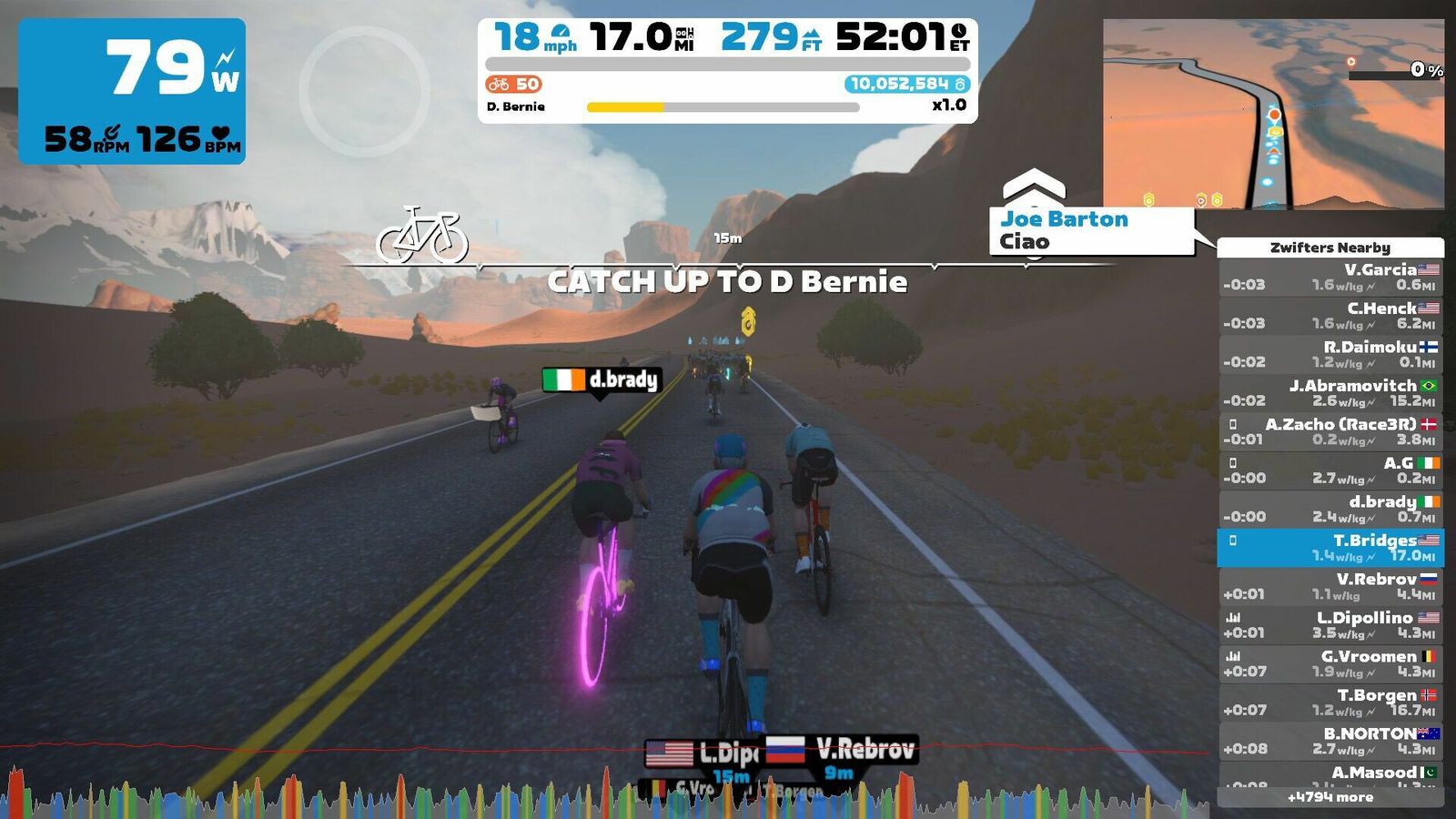Pick T.Borgen from the rider list

[1330, 703]
